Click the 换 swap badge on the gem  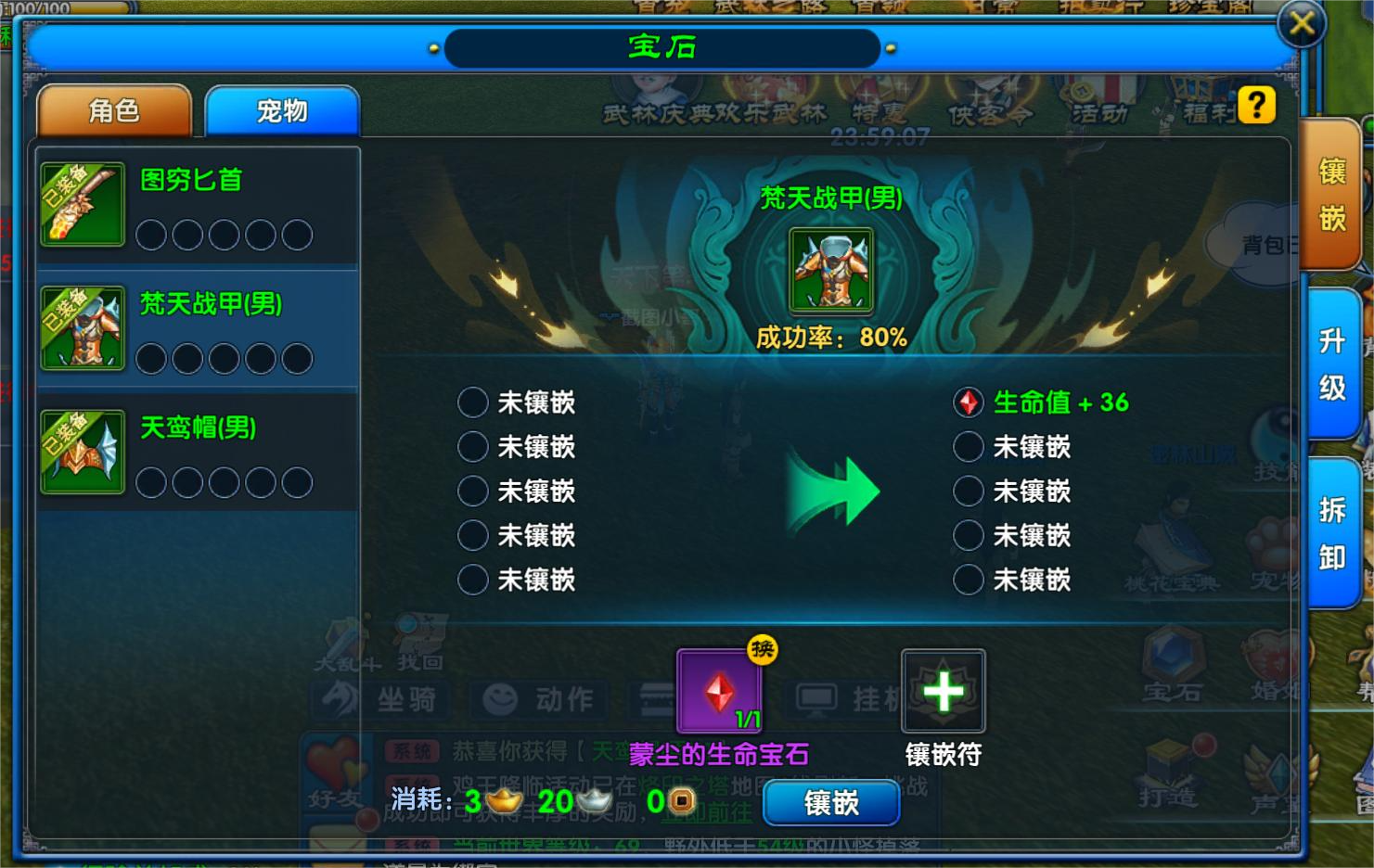coord(763,649)
